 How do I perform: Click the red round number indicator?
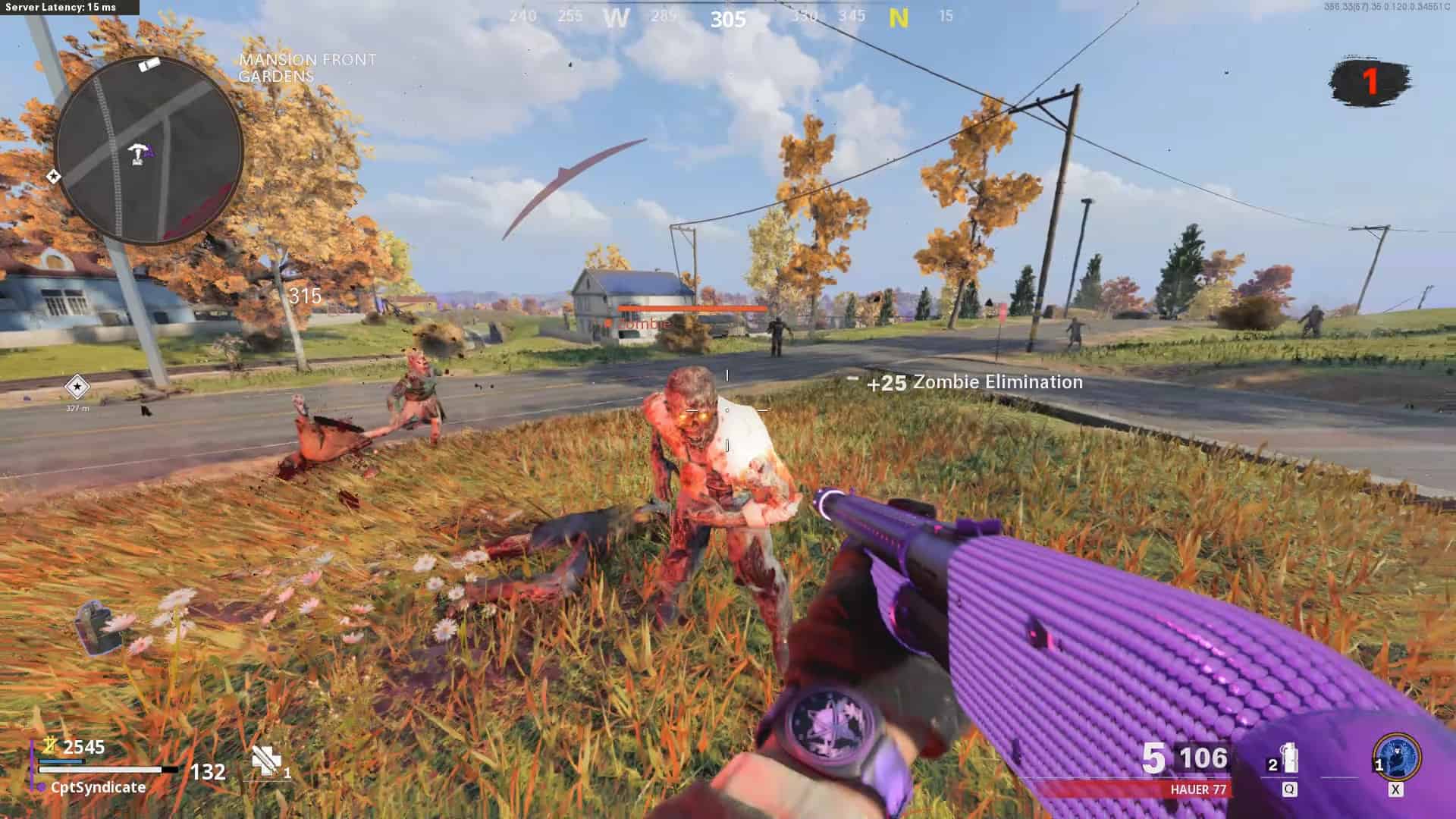click(x=1370, y=80)
